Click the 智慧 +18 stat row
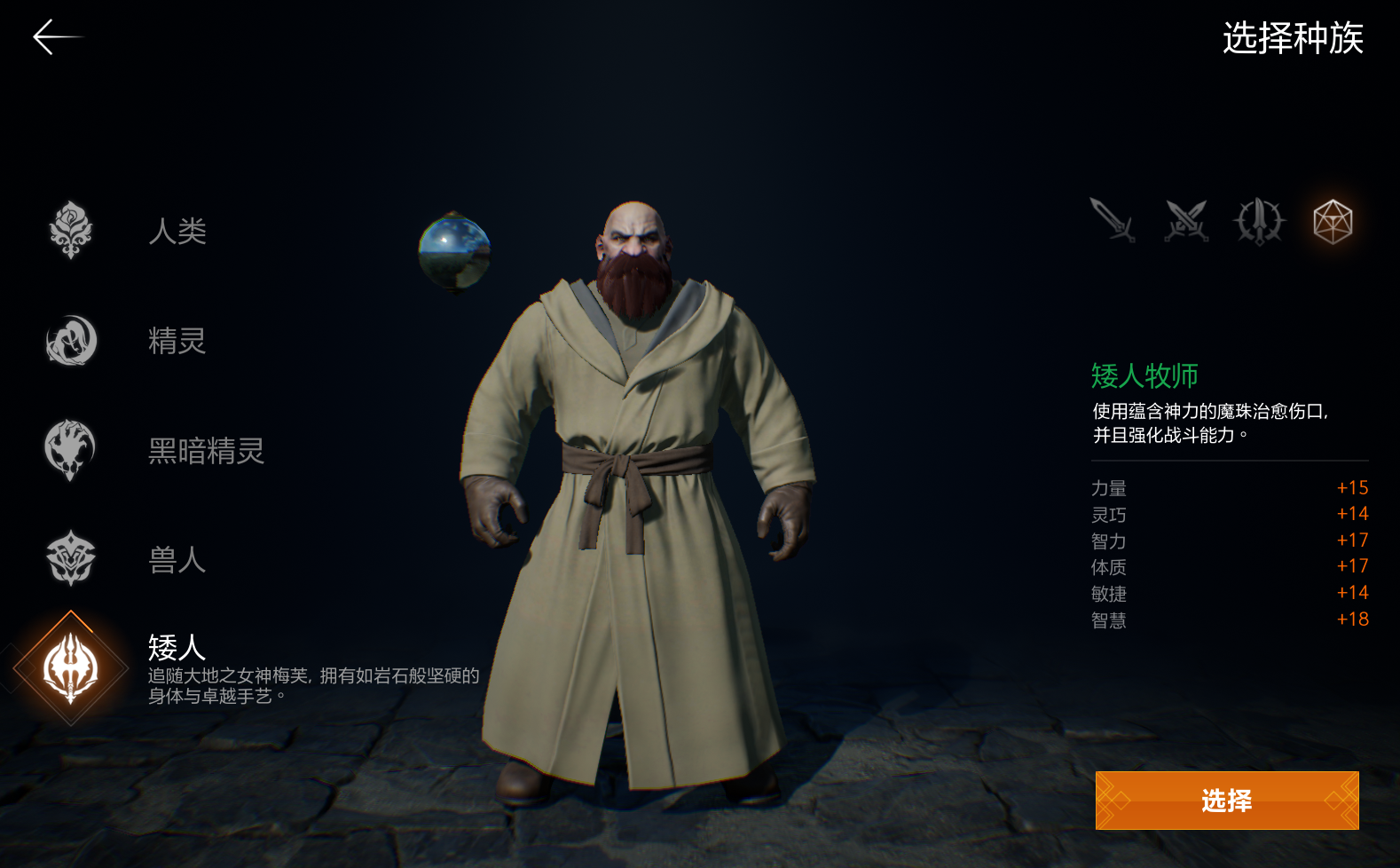The image size is (1400, 868). tap(1229, 620)
